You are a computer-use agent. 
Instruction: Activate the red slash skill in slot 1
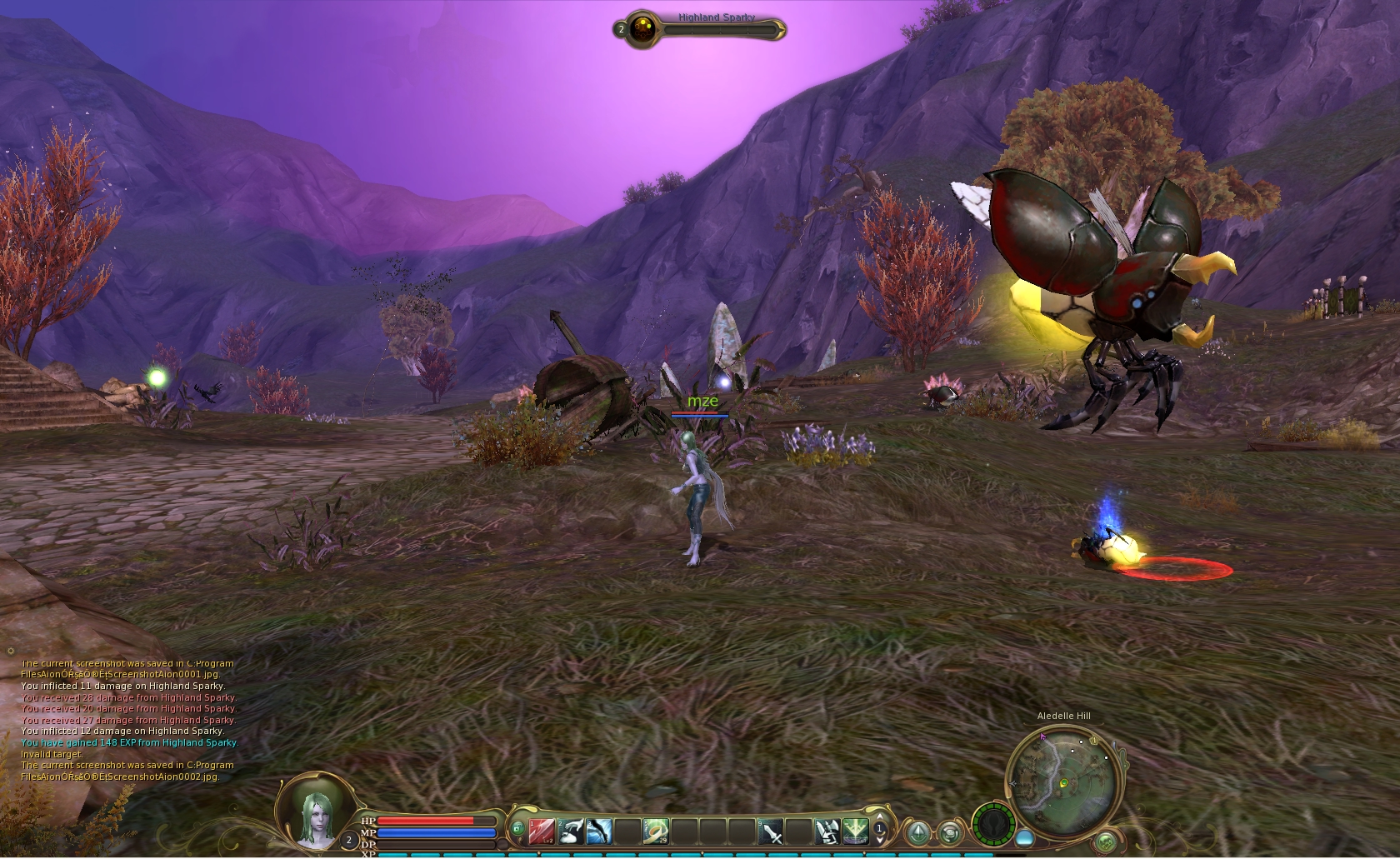click(542, 831)
